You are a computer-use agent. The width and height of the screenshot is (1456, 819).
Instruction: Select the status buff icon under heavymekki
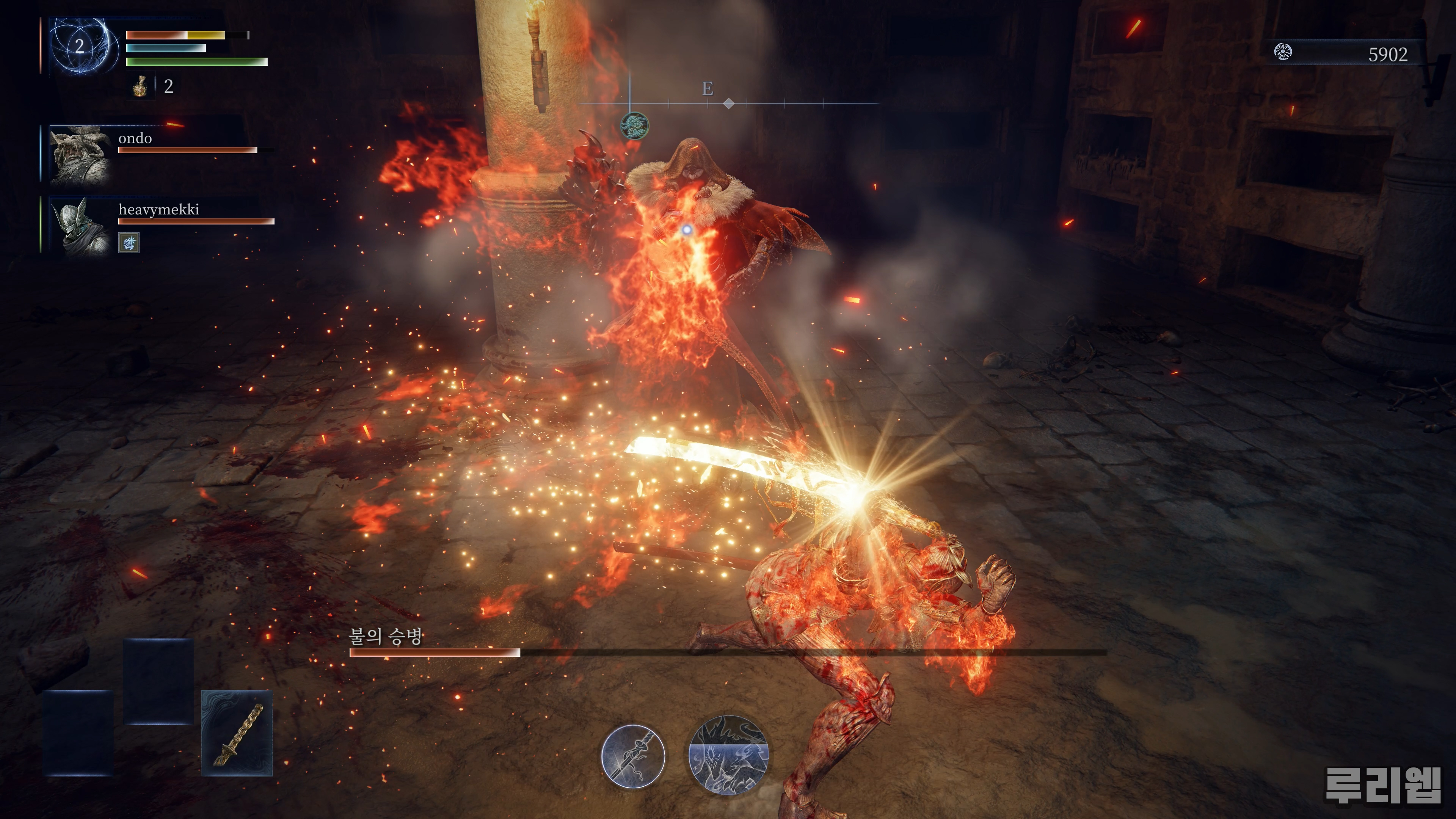pos(129,243)
